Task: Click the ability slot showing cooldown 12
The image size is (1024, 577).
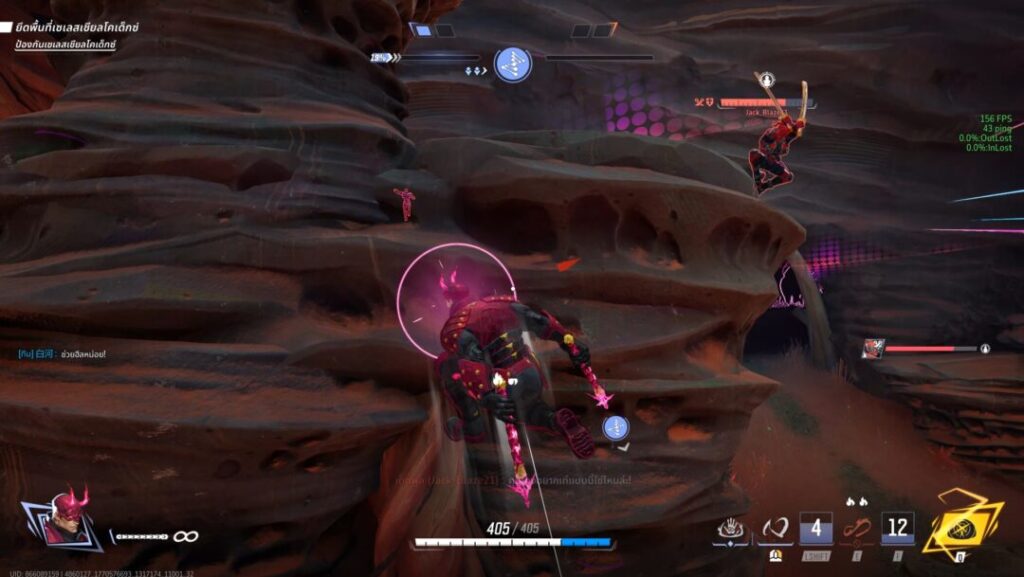Action: coord(897,528)
